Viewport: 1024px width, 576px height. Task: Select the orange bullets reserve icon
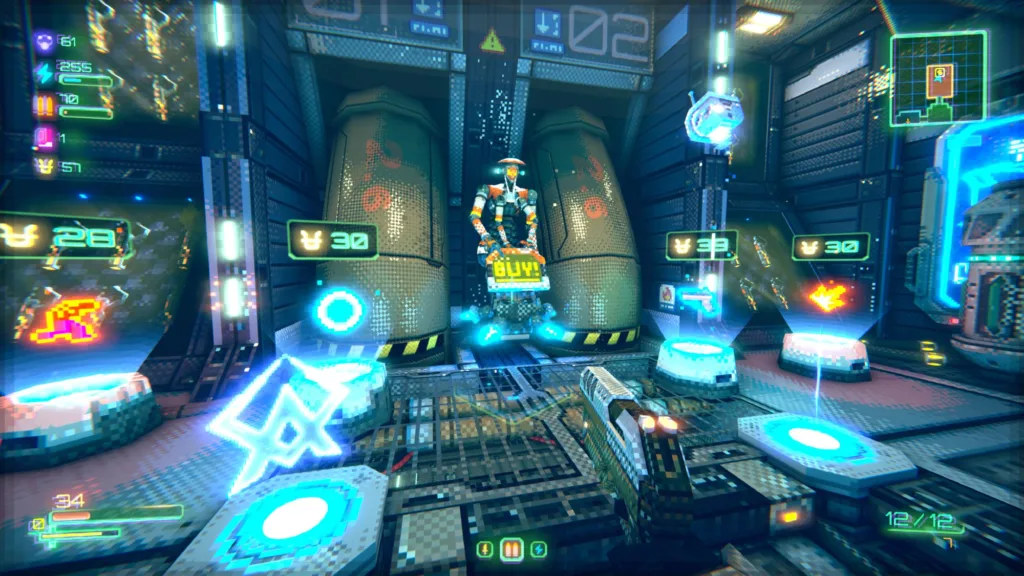click(x=44, y=104)
